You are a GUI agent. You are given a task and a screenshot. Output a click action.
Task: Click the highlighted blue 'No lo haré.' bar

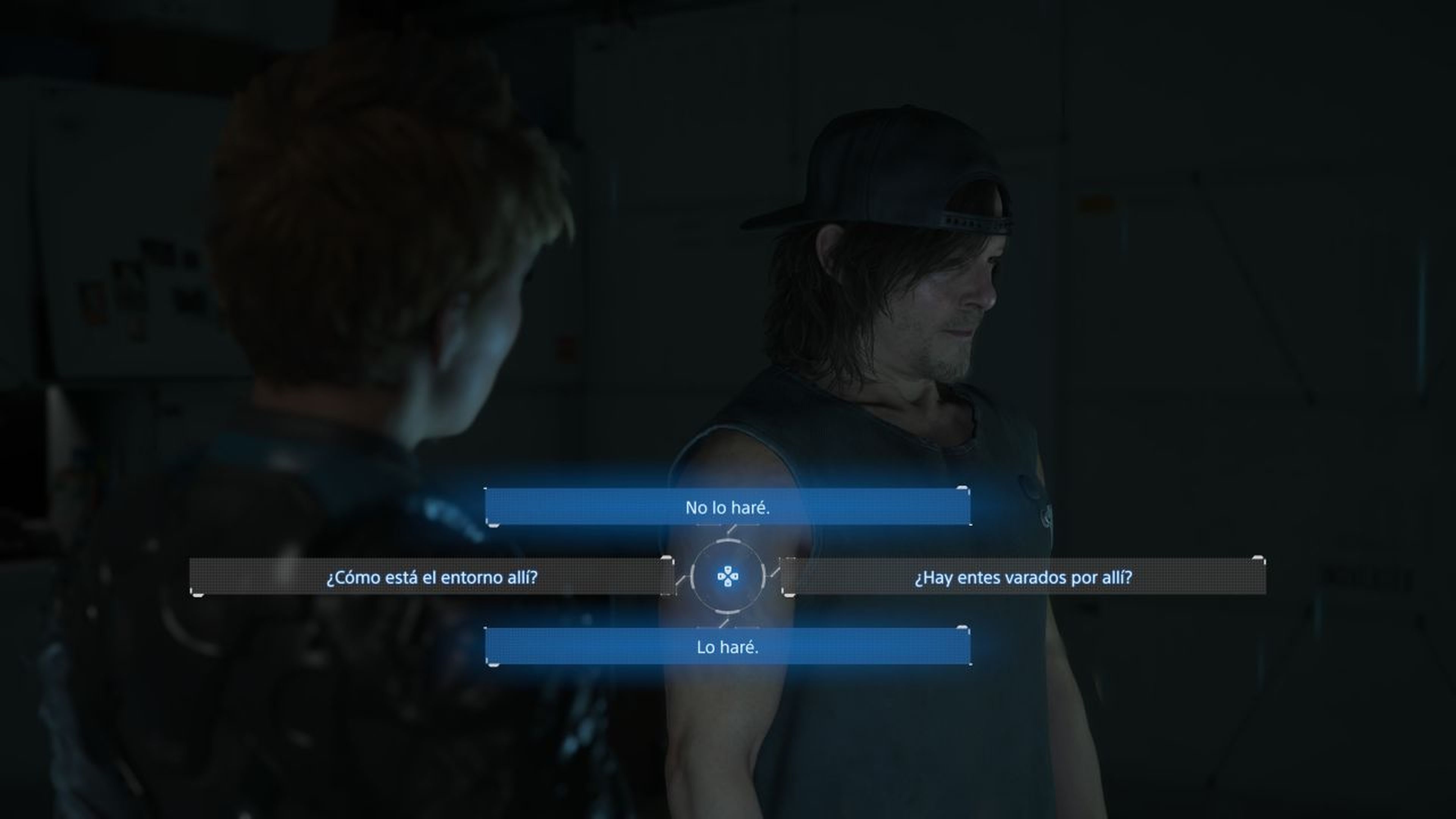(728, 507)
